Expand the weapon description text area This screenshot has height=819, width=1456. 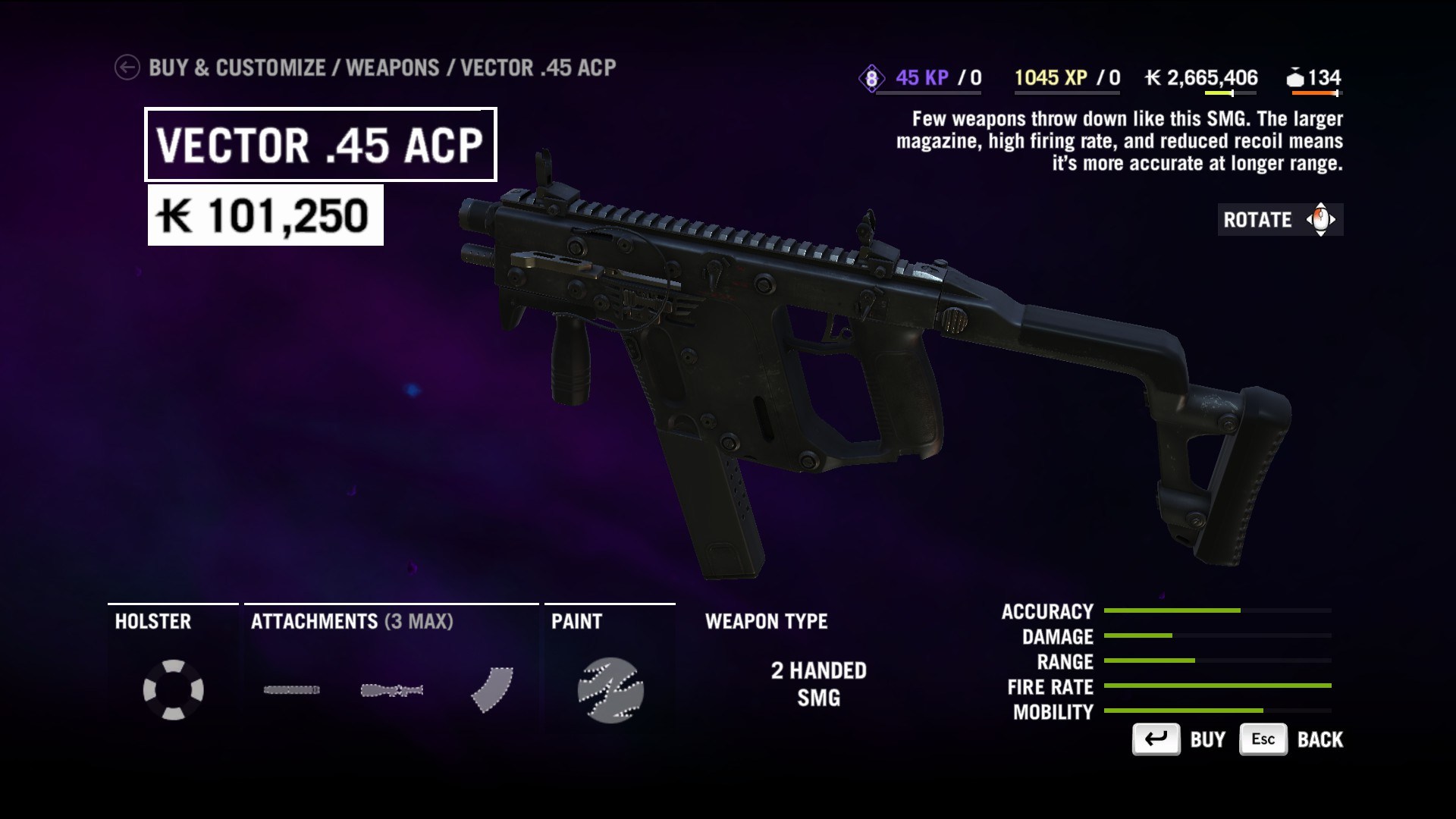tap(1127, 140)
